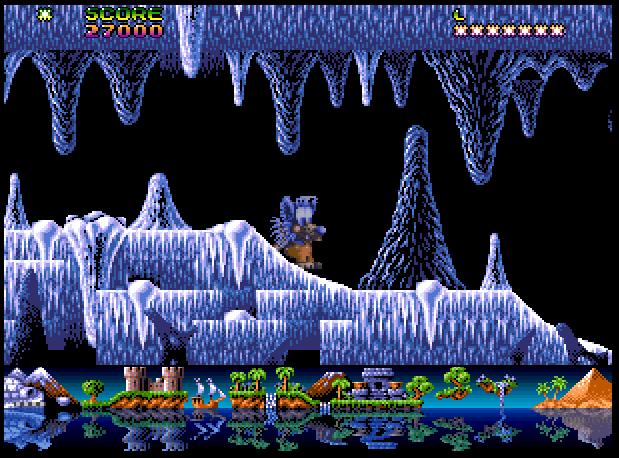
Task: Click the green star icon beside the score
Action: pyautogui.click(x=46, y=15)
